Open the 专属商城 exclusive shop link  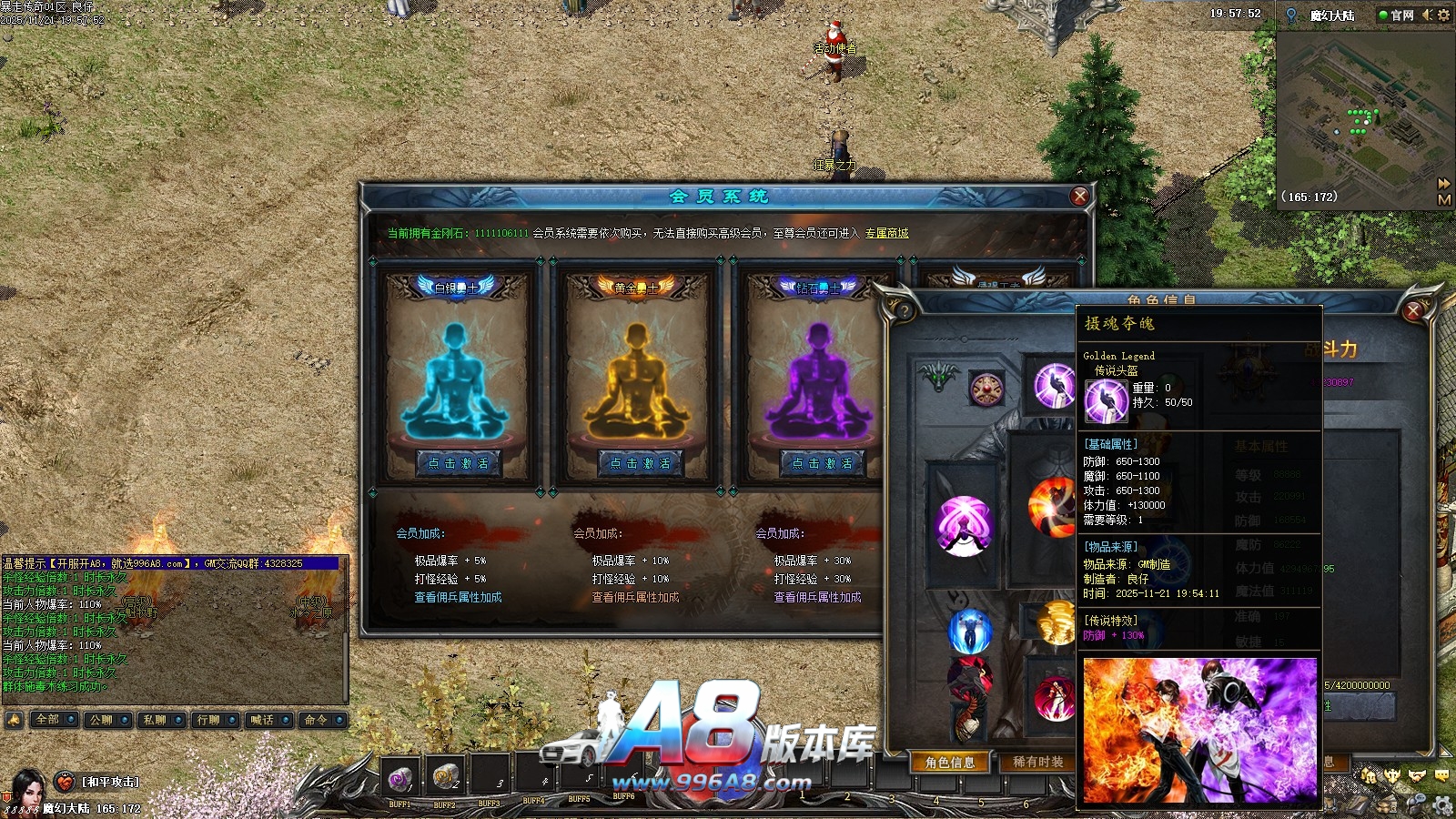click(x=886, y=234)
